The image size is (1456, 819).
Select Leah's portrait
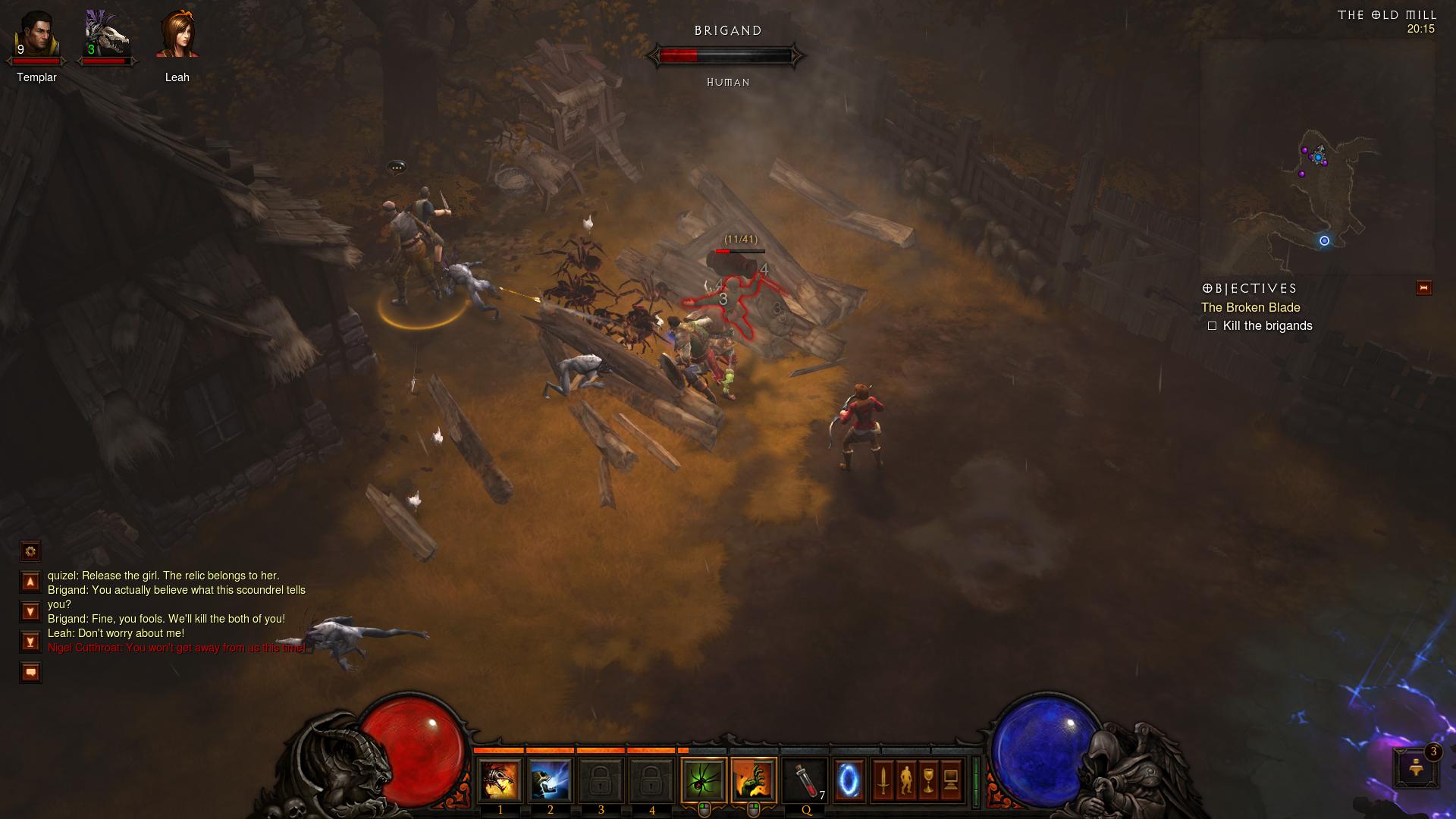point(177,36)
